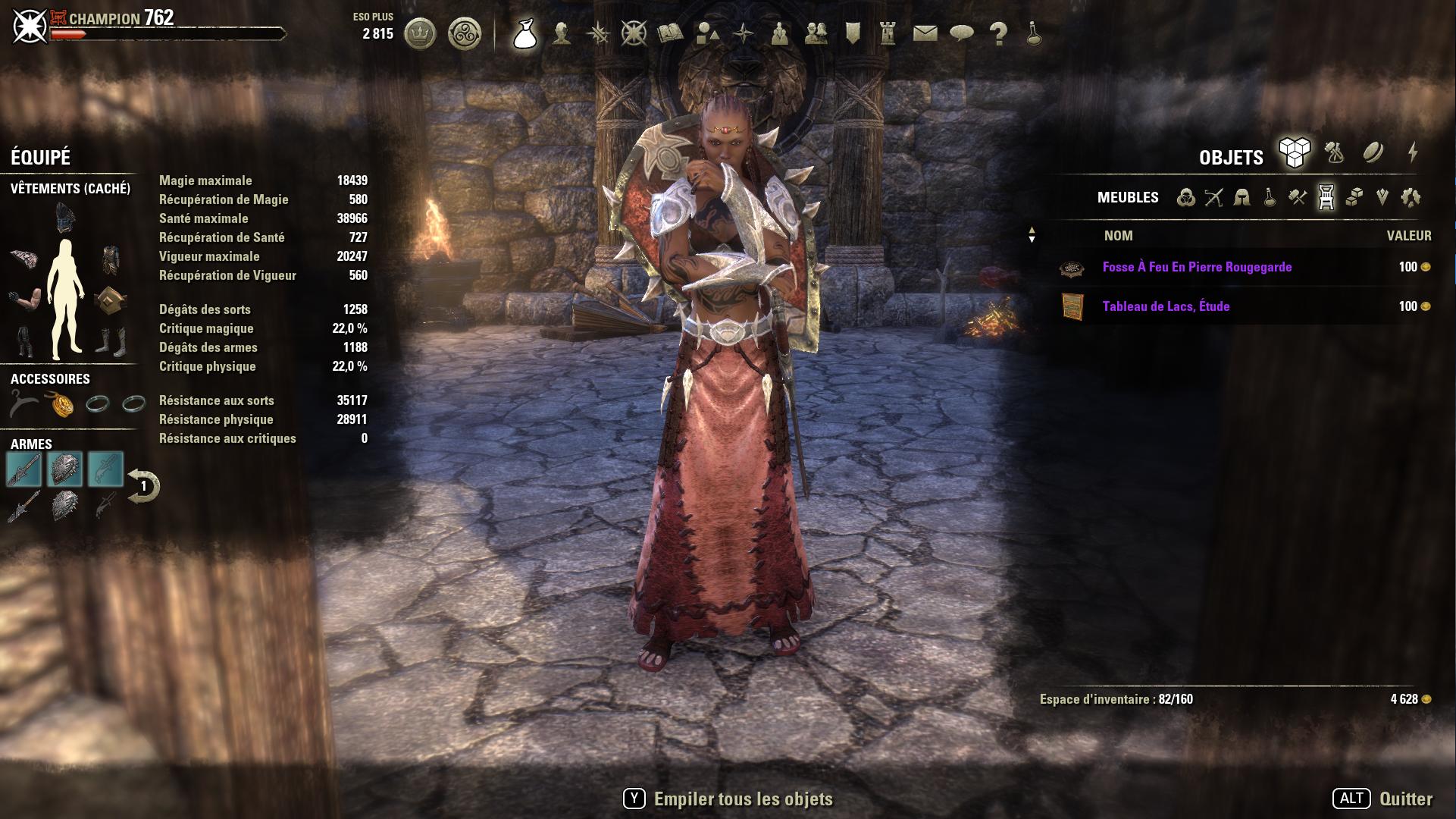This screenshot has height=819, width=1456.
Task: Switch to the currency coin tab
Action: click(1373, 153)
